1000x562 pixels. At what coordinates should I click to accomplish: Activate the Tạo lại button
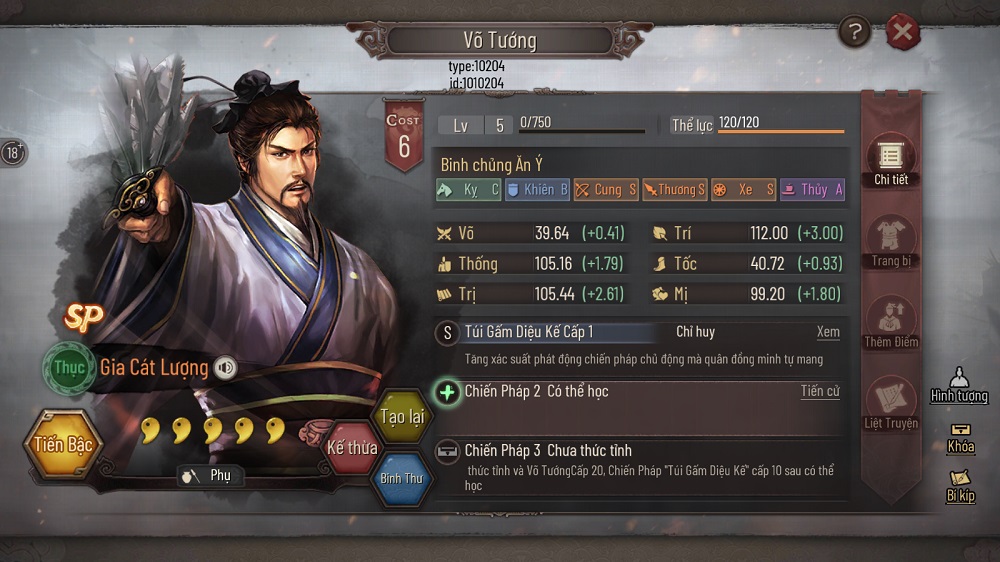tap(401, 416)
